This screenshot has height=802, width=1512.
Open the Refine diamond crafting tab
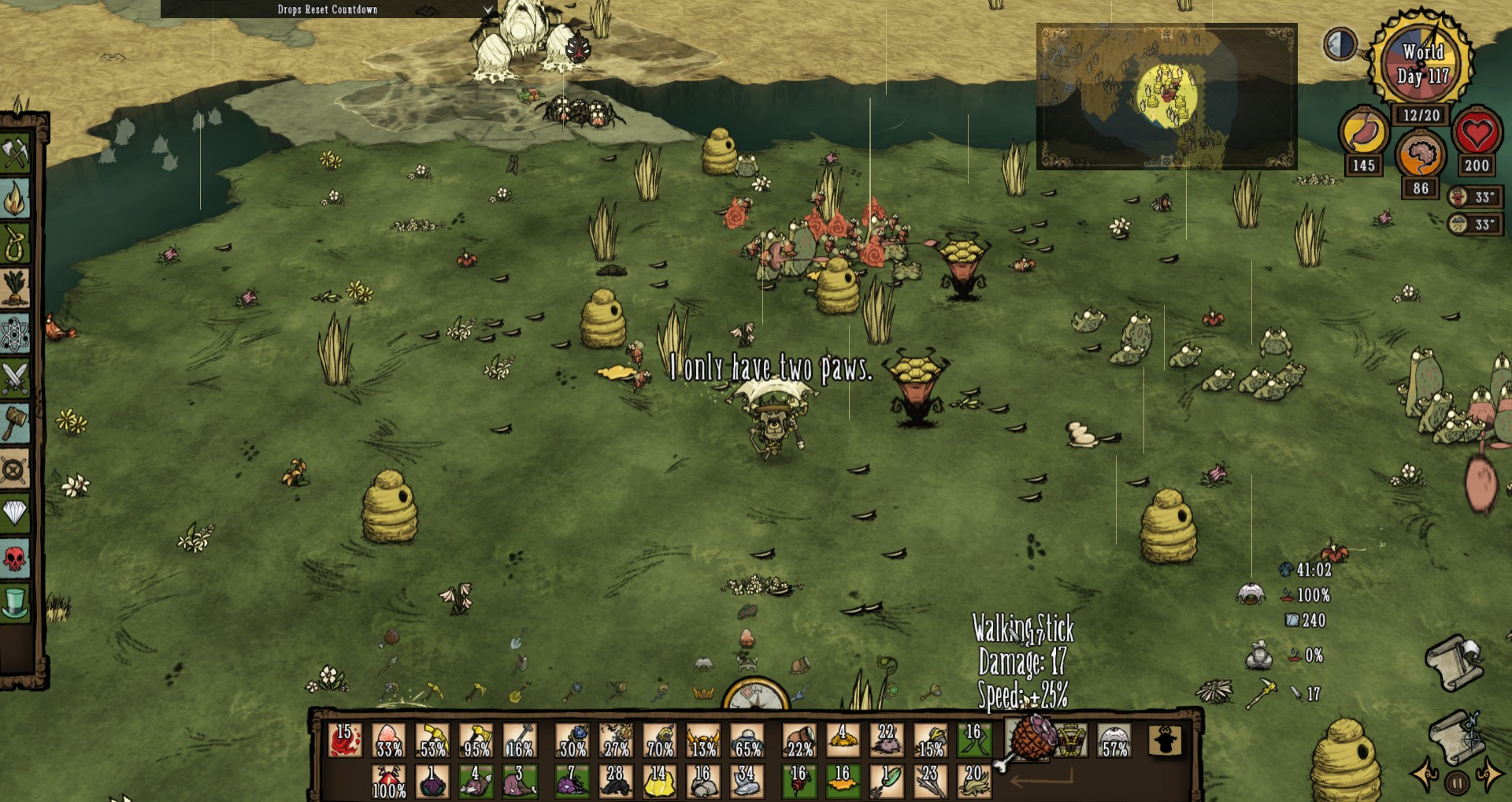[15, 513]
